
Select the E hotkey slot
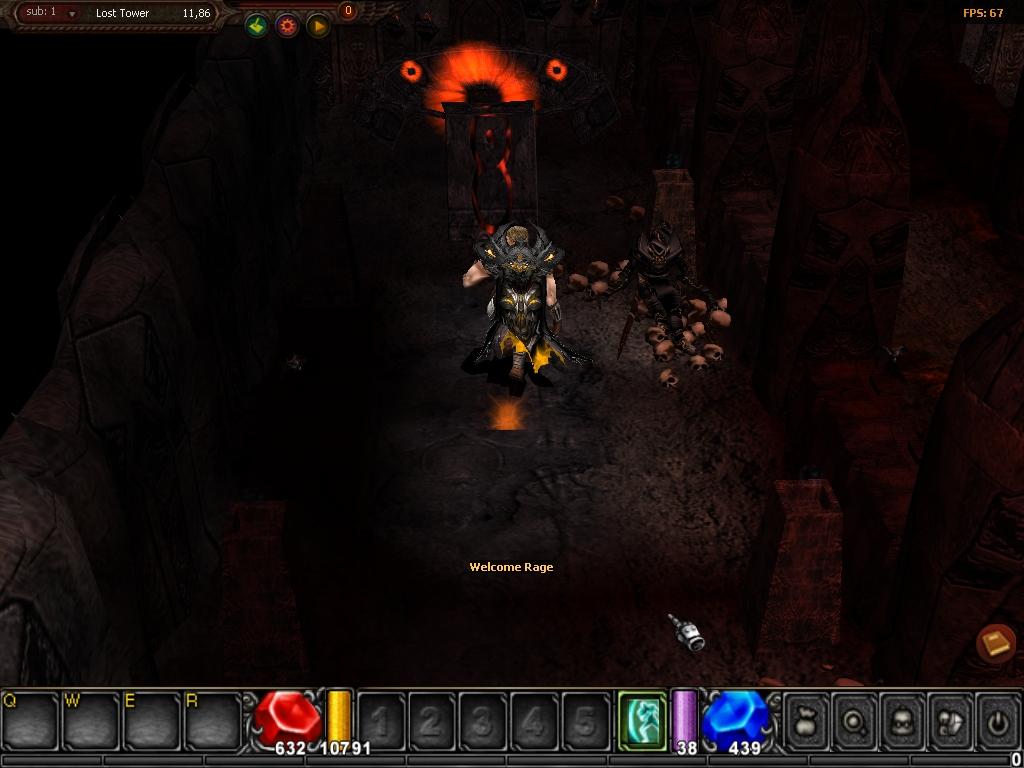(153, 720)
